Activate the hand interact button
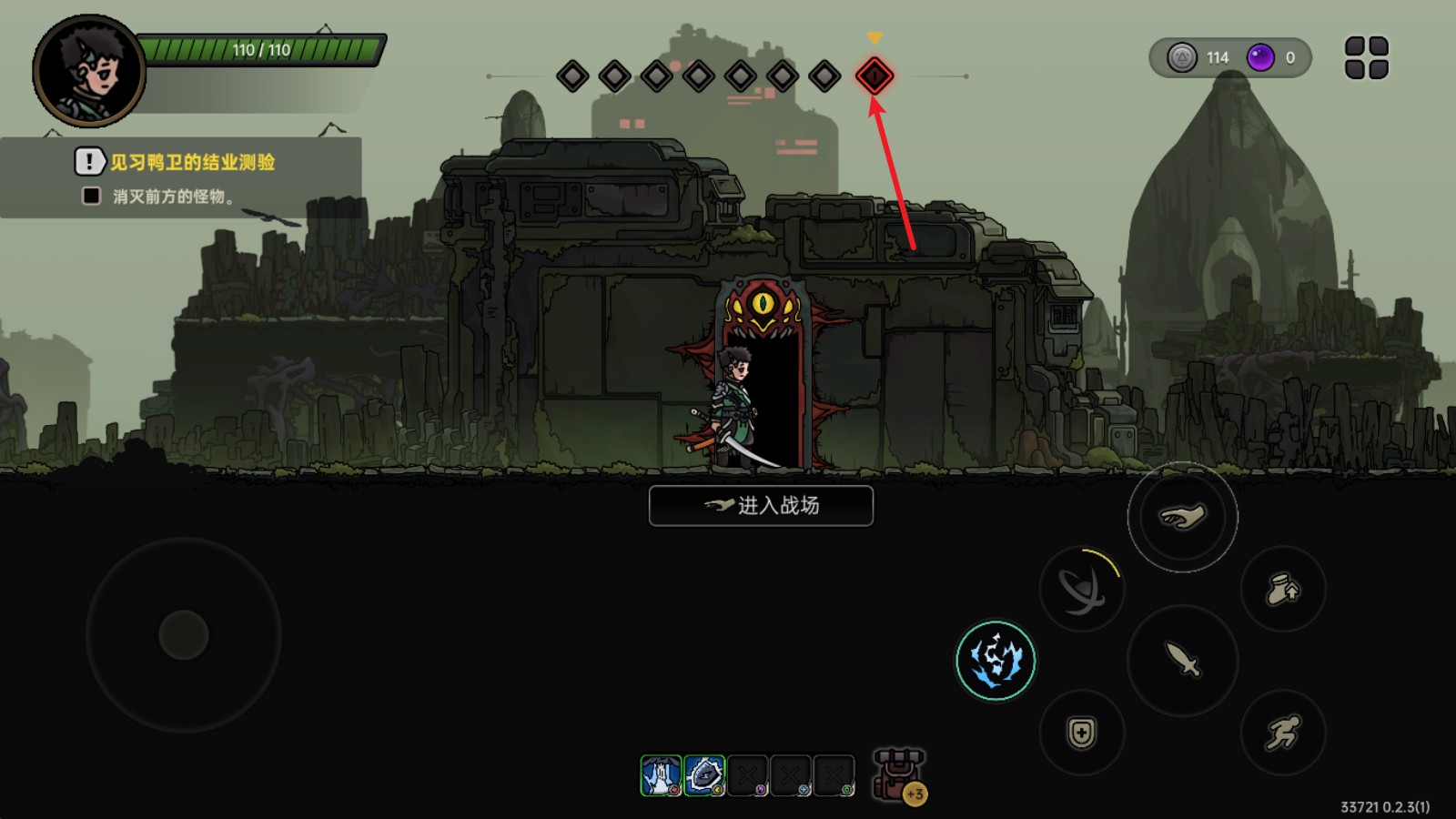Image resolution: width=1456 pixels, height=819 pixels. 1182,517
